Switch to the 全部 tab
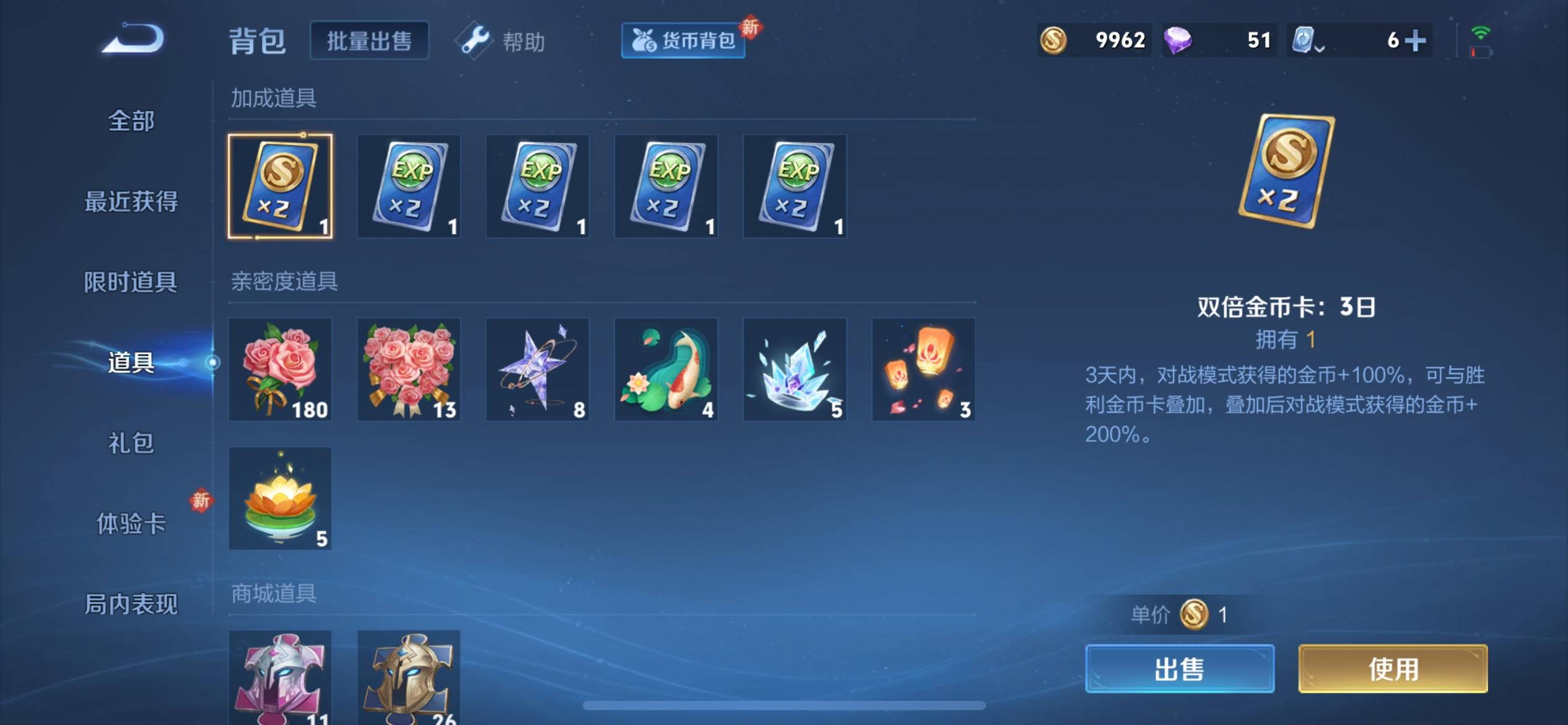Viewport: 1568px width, 725px height. tap(131, 121)
